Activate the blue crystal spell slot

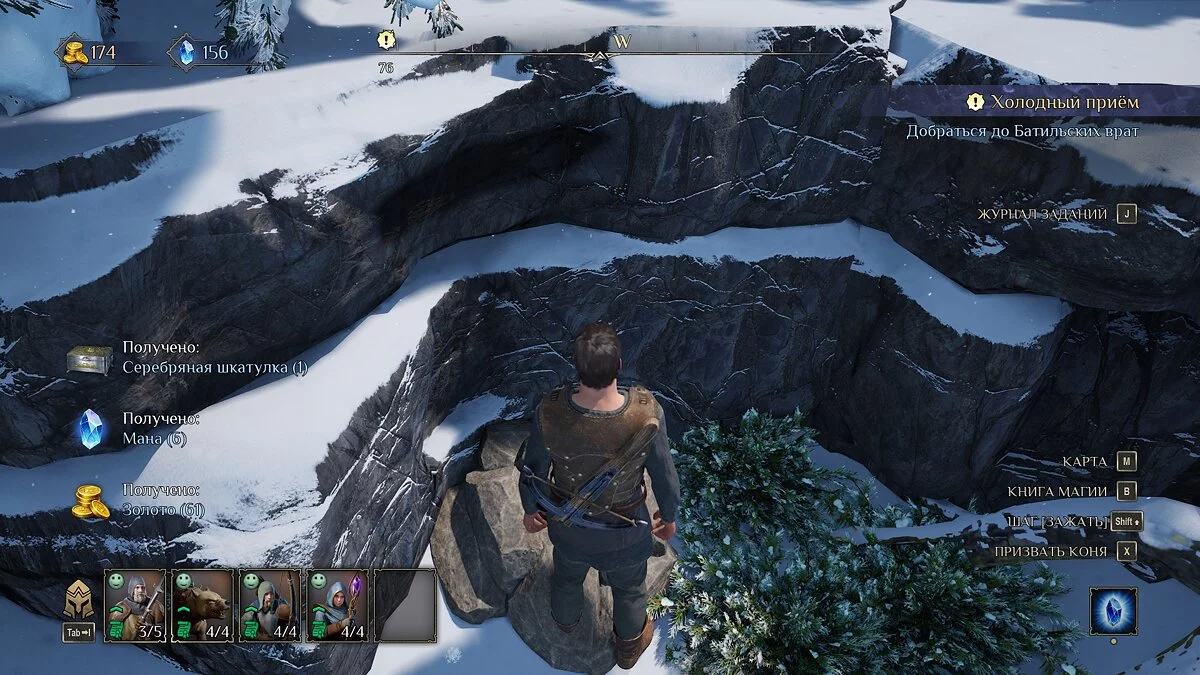click(1114, 610)
